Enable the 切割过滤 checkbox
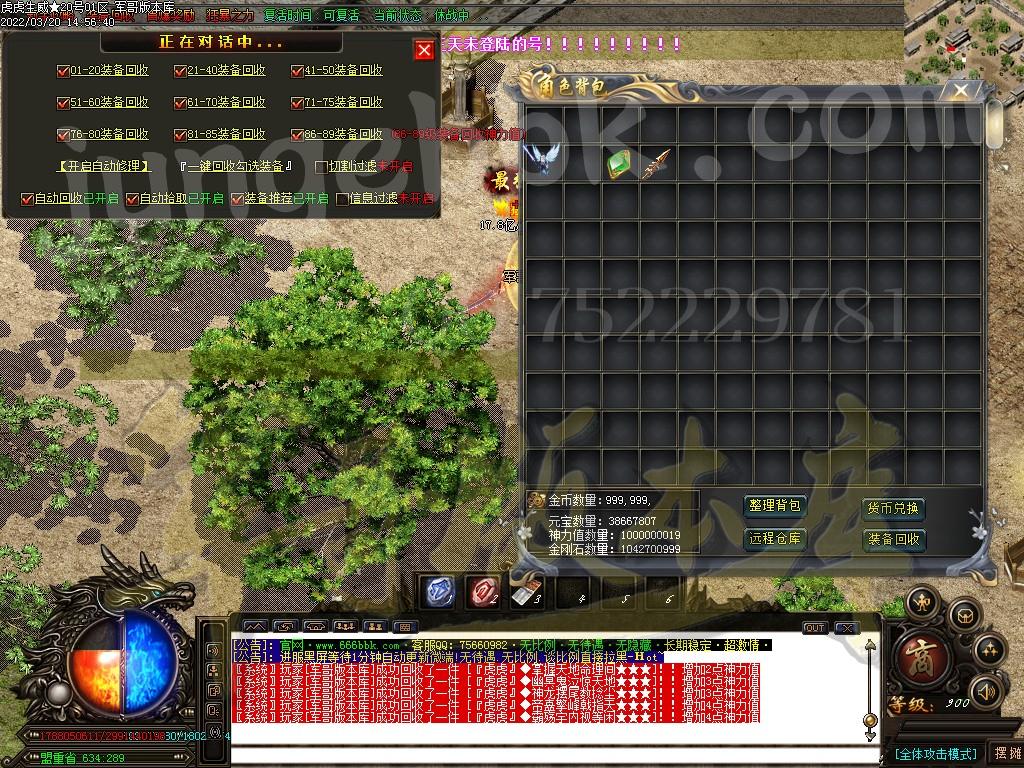The image size is (1024, 768). (x=321, y=167)
